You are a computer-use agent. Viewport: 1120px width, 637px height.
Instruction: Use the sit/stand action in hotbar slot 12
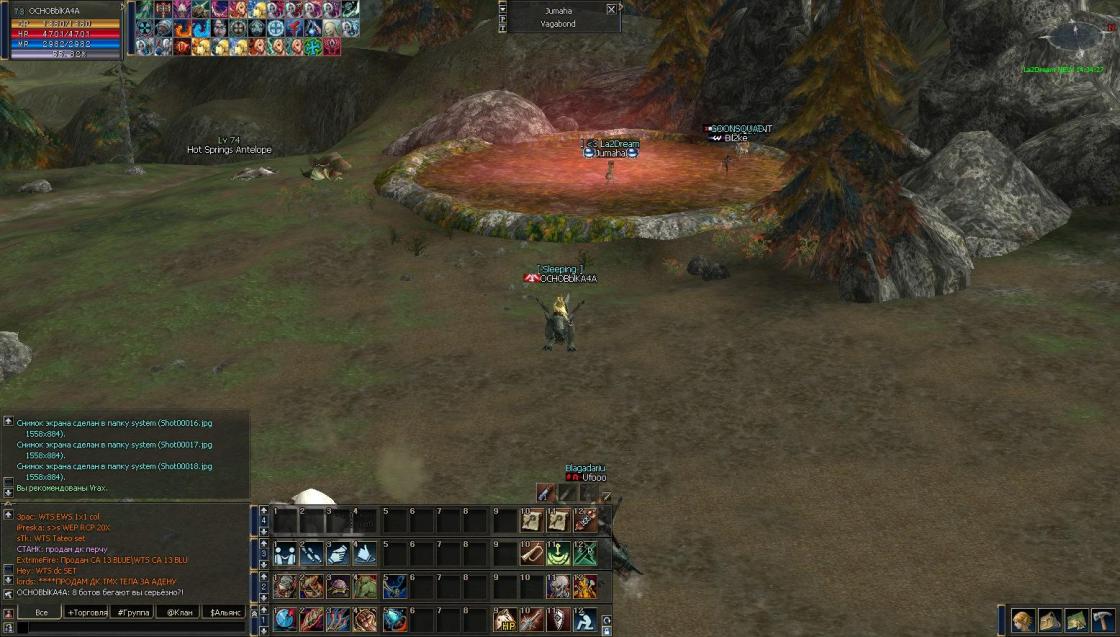585,619
